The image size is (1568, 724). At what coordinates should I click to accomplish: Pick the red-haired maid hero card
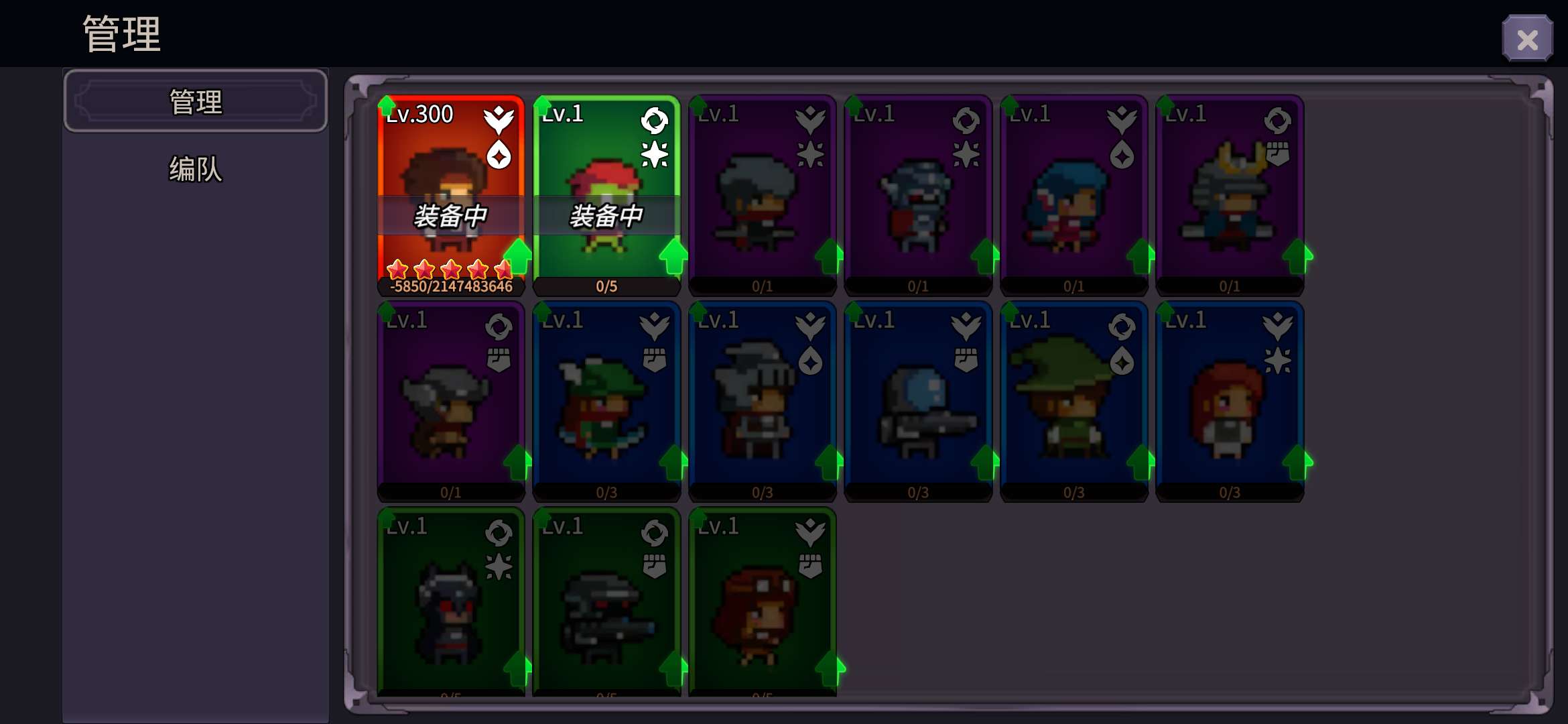1230,401
